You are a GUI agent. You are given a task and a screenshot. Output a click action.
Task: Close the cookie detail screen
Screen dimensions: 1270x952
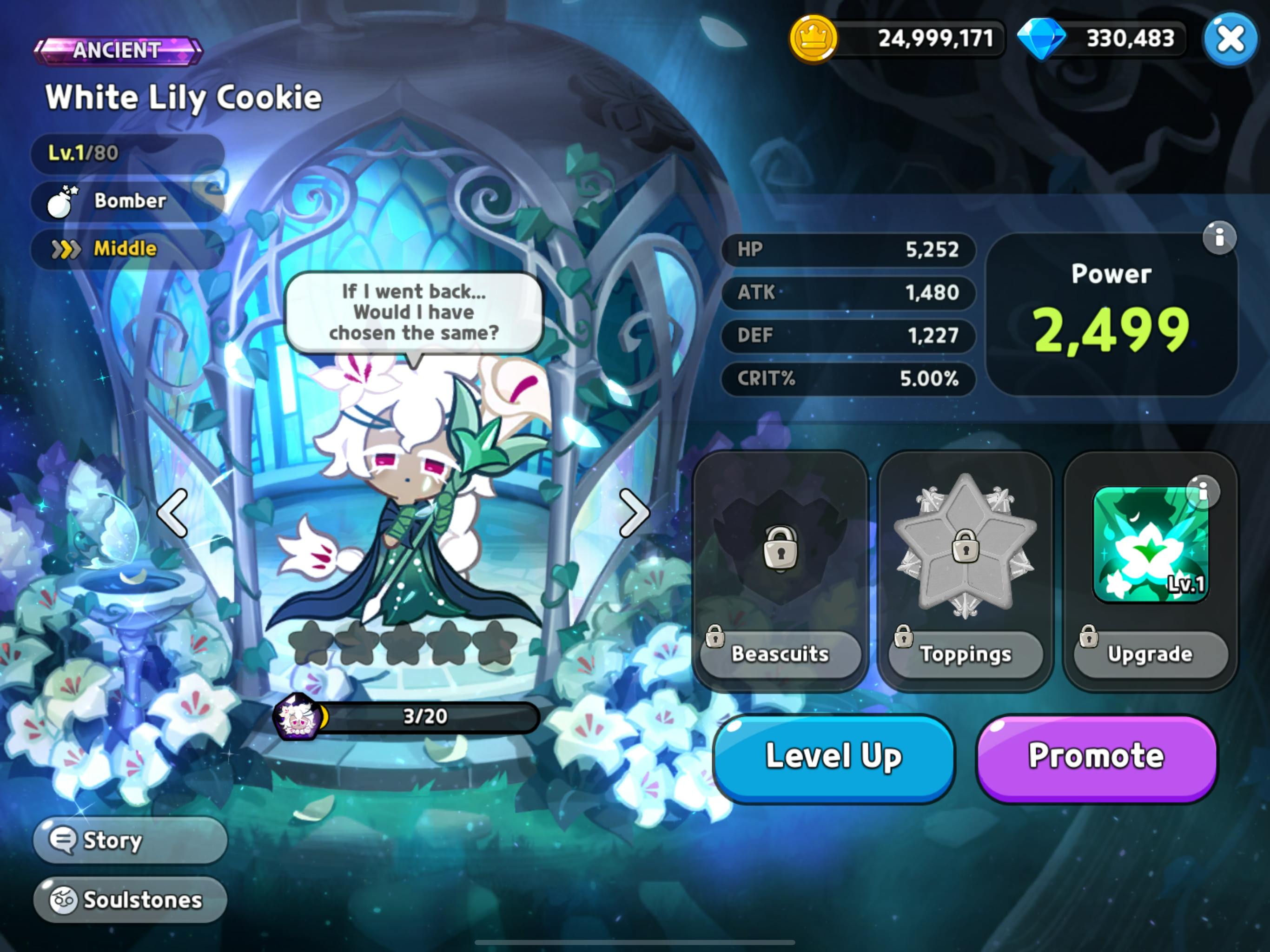[x=1230, y=39]
